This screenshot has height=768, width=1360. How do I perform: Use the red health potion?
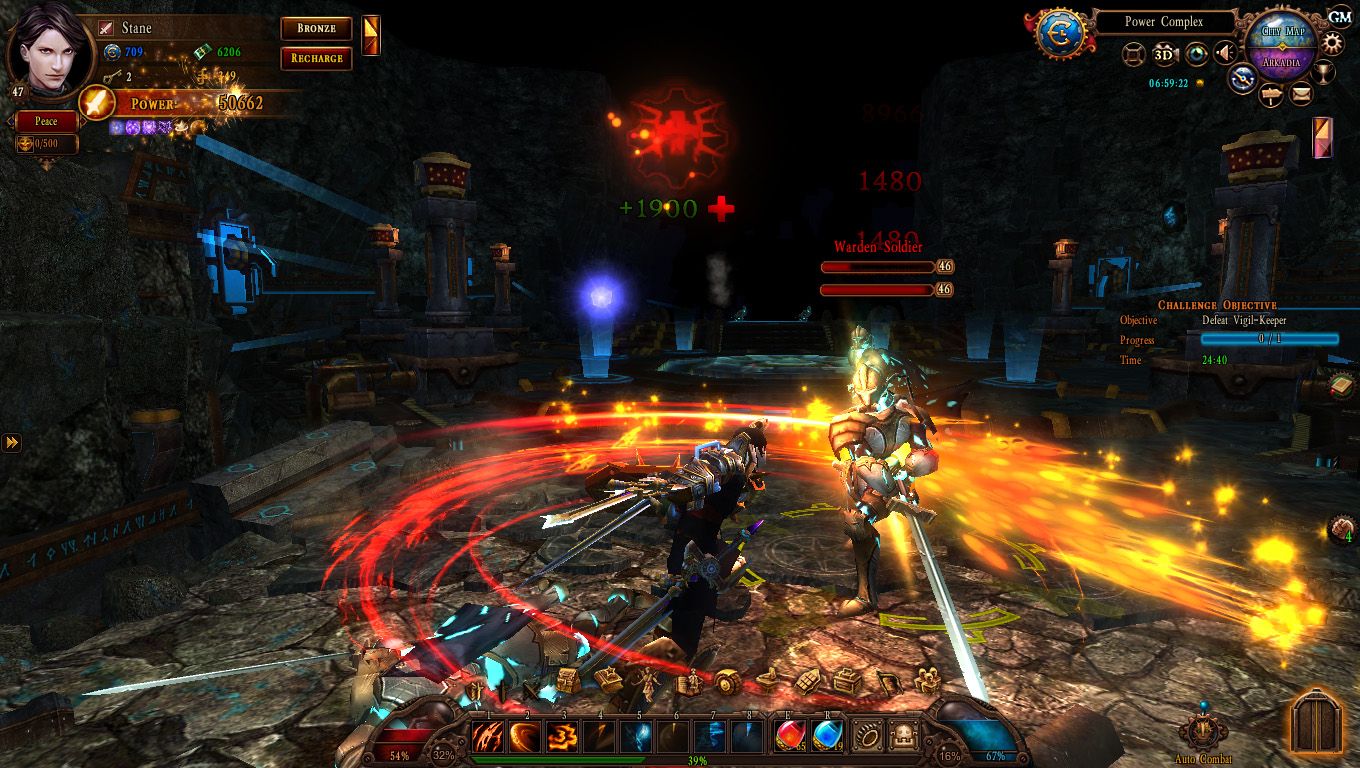point(791,737)
